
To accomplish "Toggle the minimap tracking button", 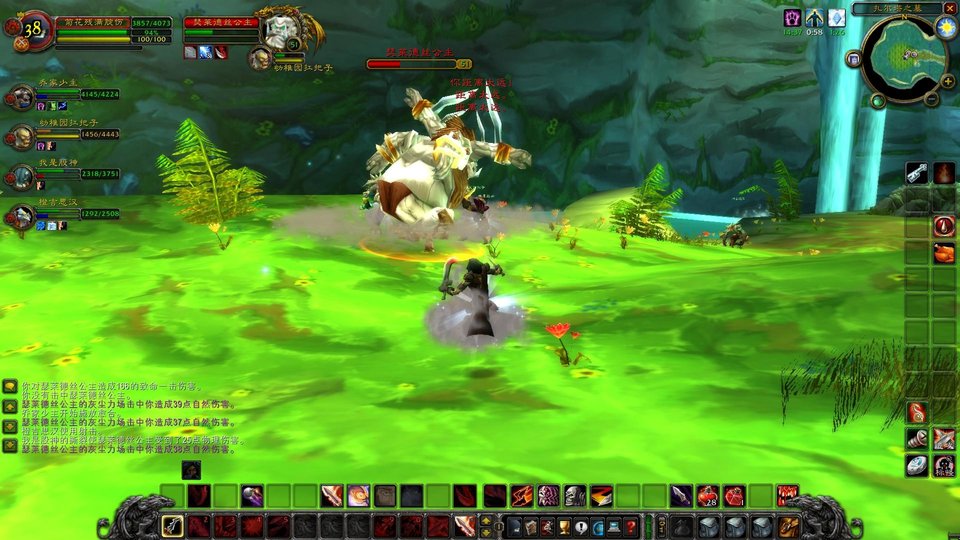I will pyautogui.click(x=853, y=59).
